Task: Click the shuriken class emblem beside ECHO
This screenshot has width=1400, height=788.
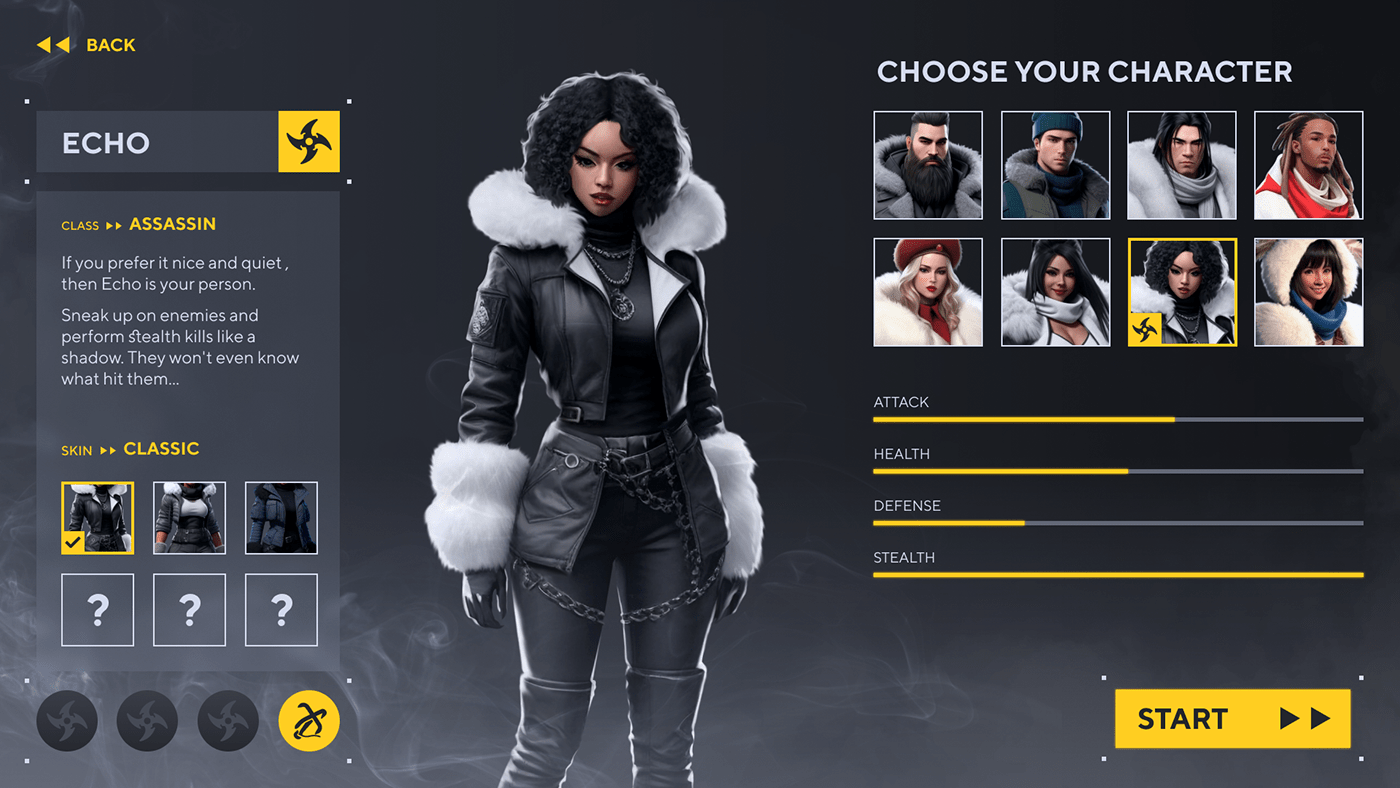Action: (x=309, y=142)
